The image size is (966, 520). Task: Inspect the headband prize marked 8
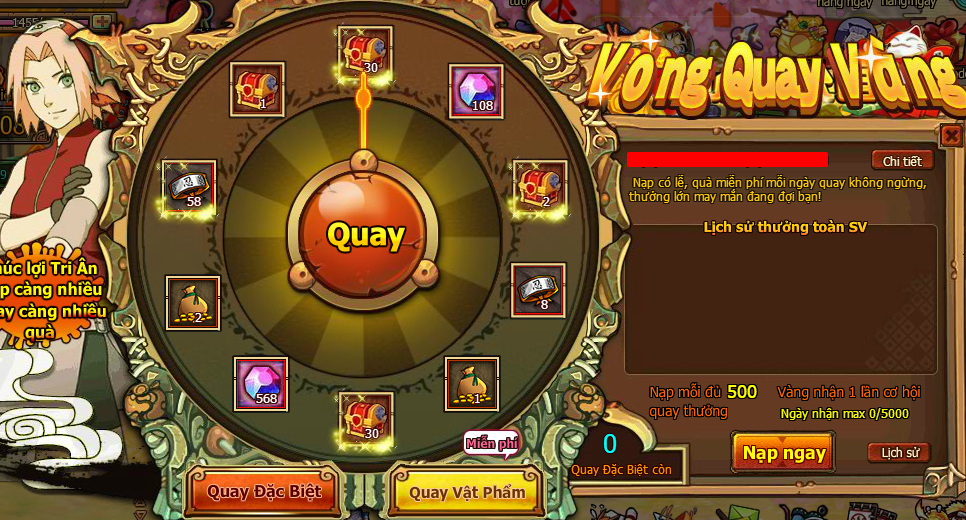pos(538,290)
